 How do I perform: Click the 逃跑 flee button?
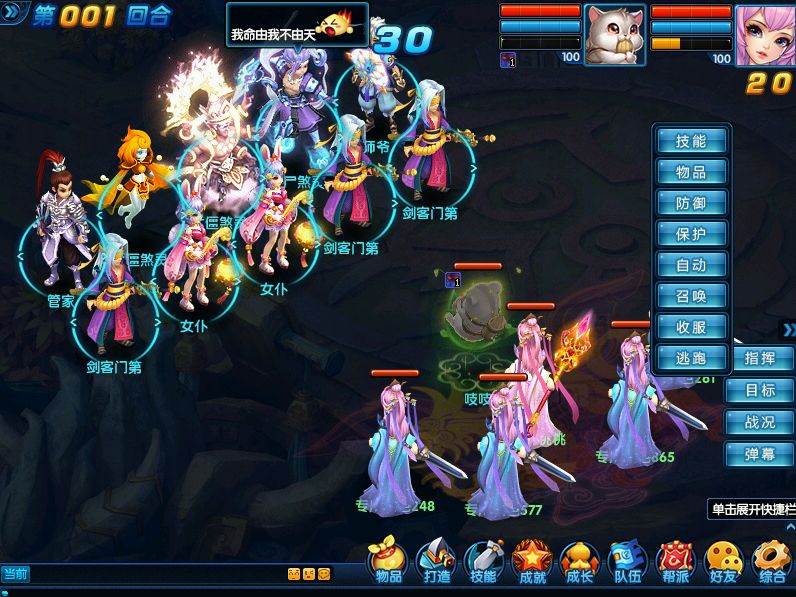click(x=691, y=358)
